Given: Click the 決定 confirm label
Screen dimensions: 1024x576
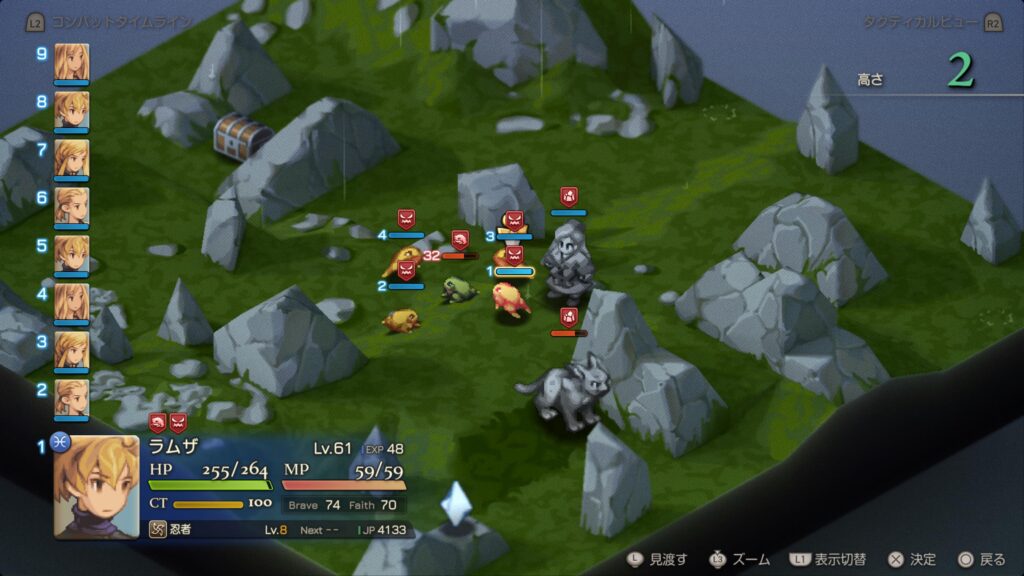Looking at the screenshot, I should coord(921,559).
